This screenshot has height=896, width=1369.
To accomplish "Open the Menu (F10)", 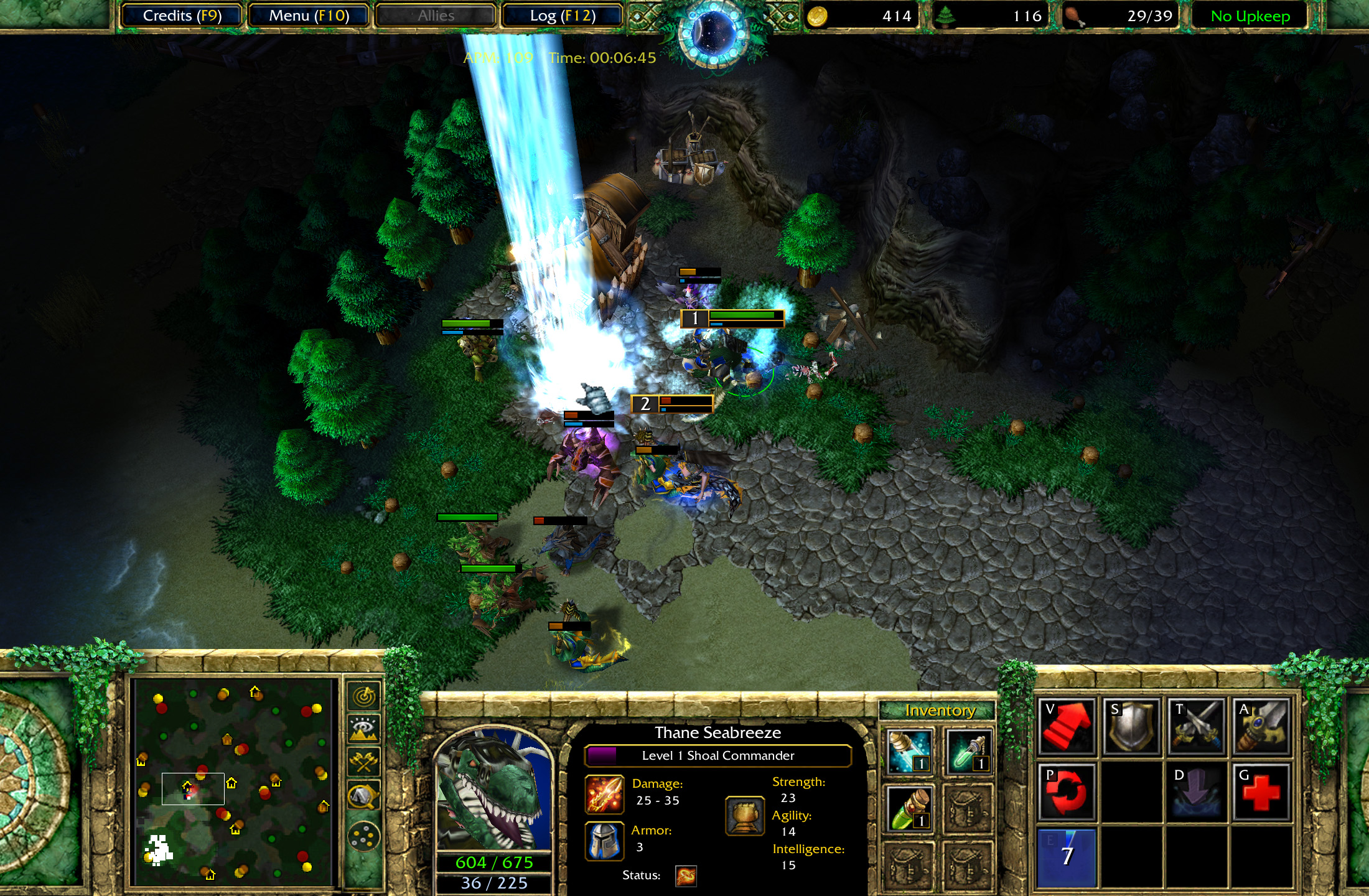I will [309, 16].
